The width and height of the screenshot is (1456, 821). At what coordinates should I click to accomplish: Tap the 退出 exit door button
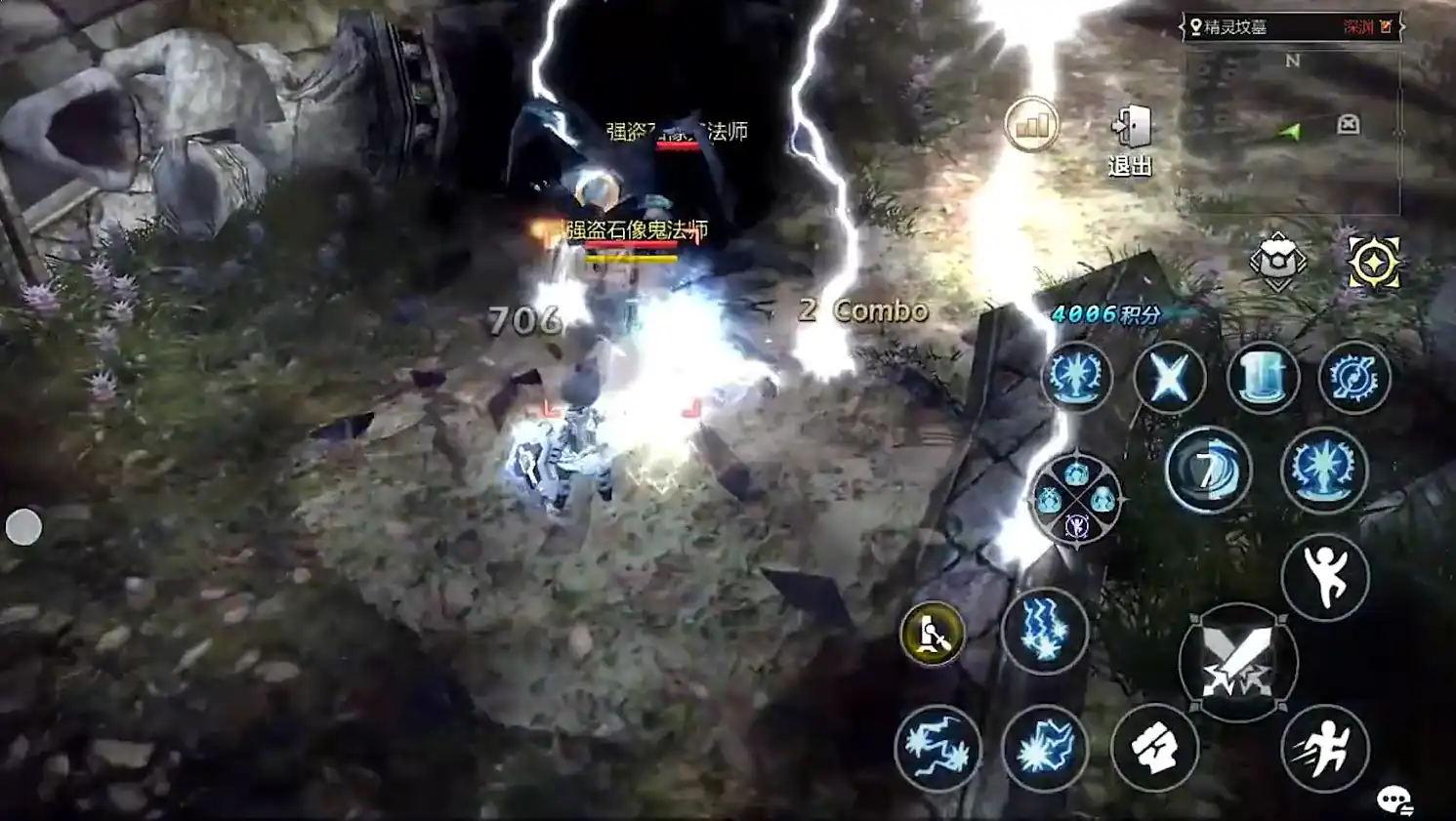pyautogui.click(x=1131, y=140)
